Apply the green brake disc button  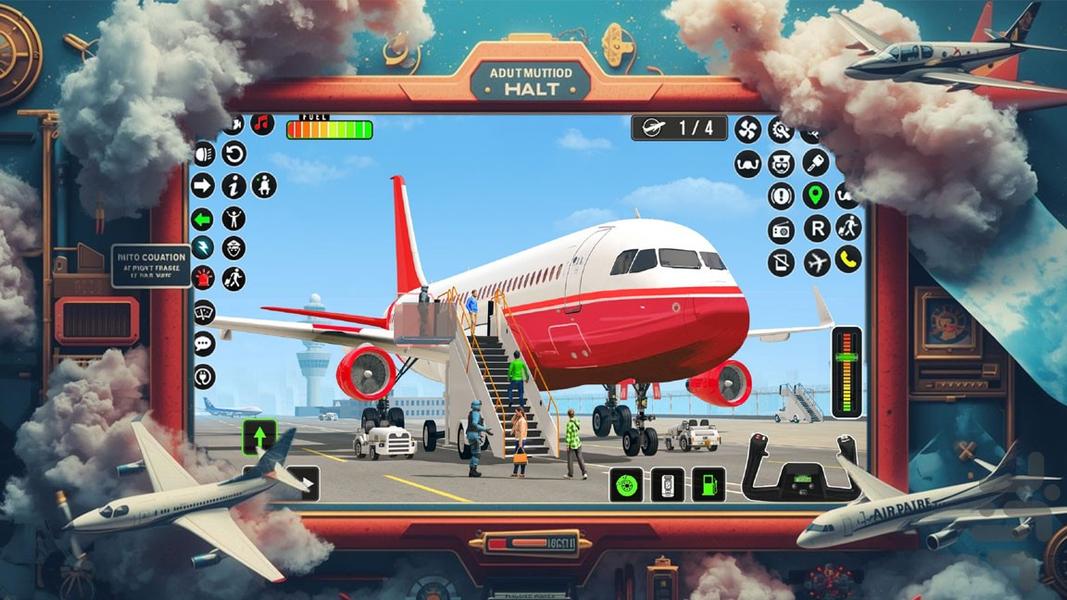[x=626, y=484]
